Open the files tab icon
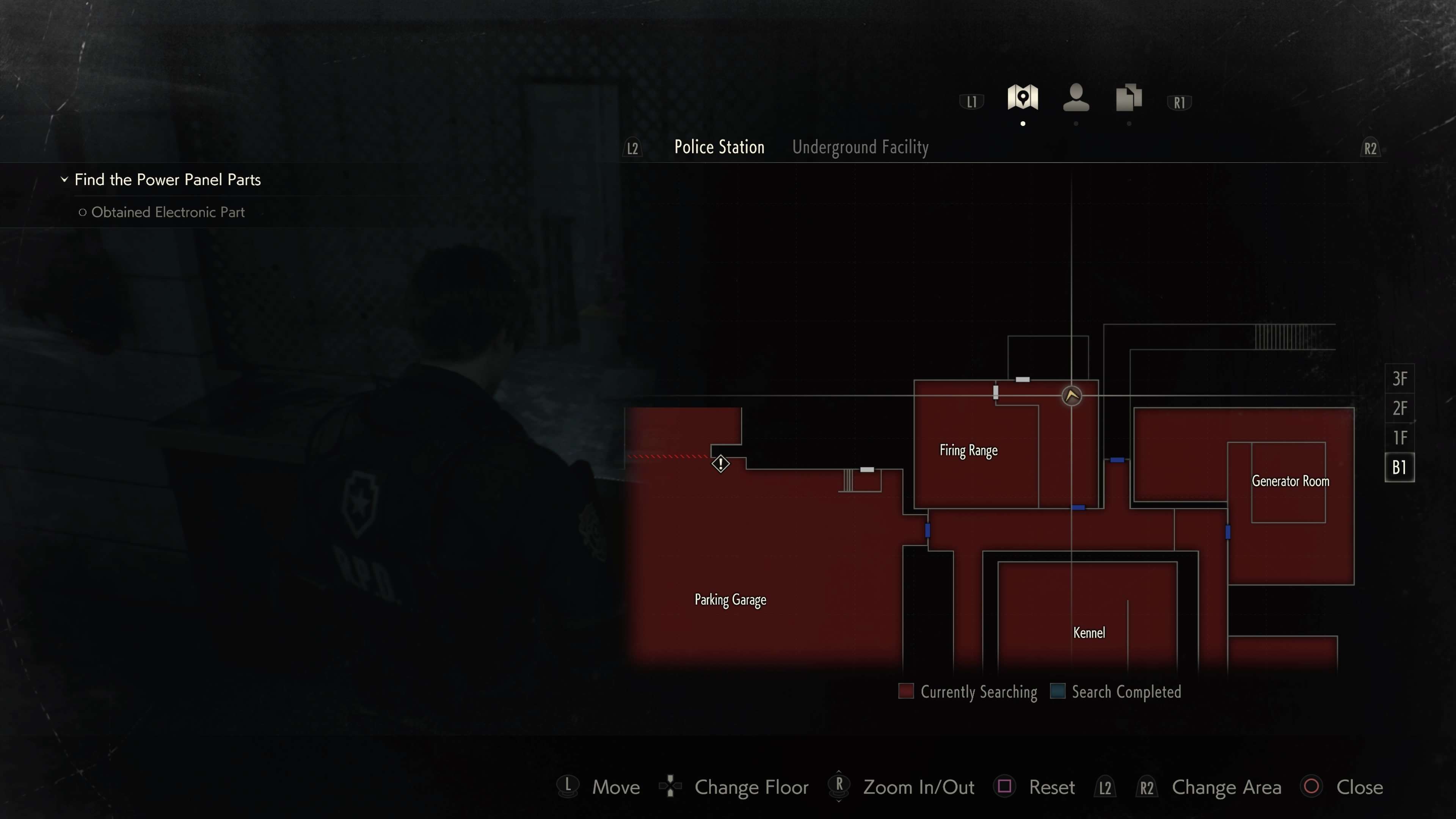1456x819 pixels. [x=1128, y=98]
